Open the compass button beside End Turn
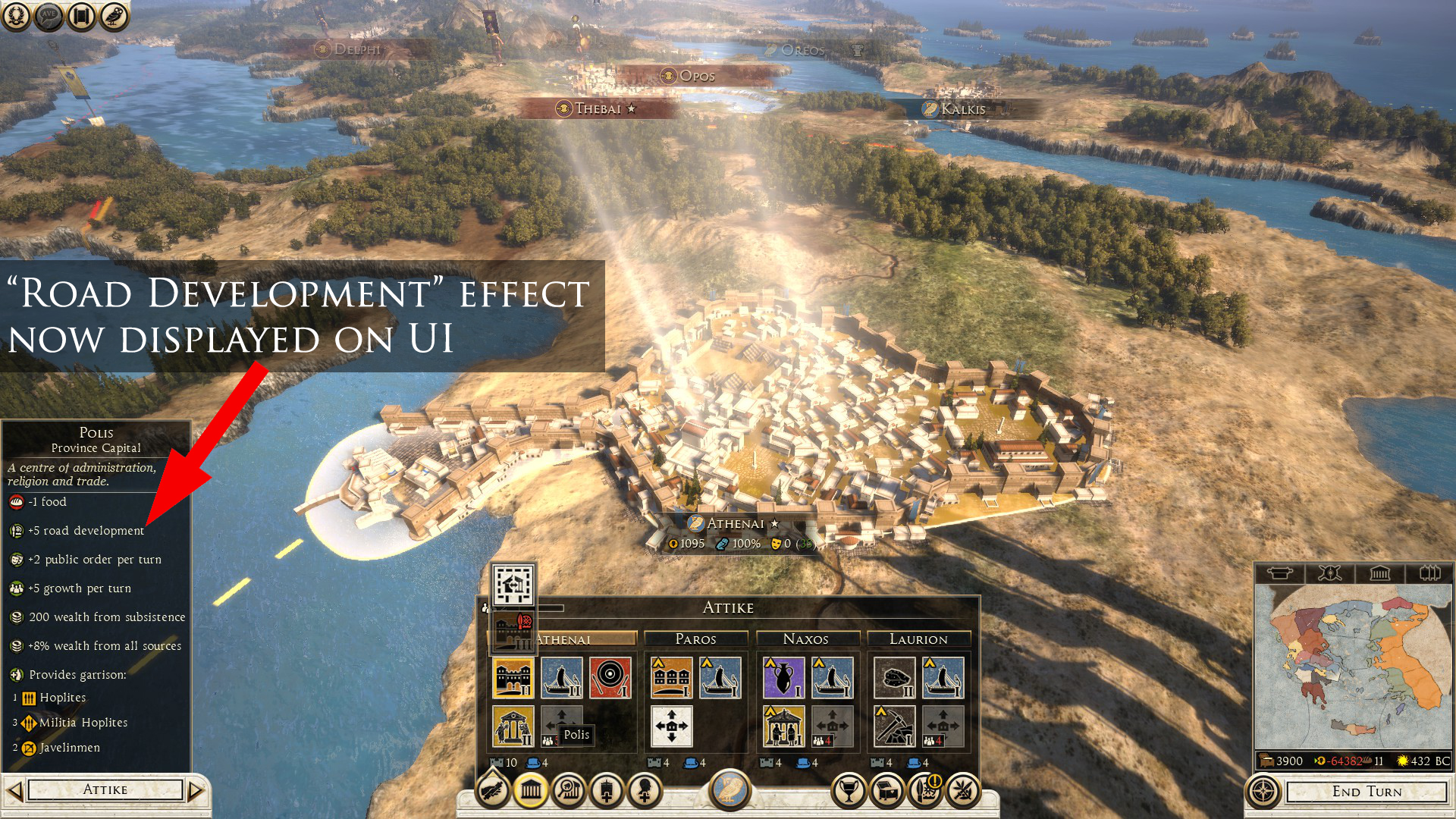Image resolution: width=1456 pixels, height=819 pixels. point(1263,792)
